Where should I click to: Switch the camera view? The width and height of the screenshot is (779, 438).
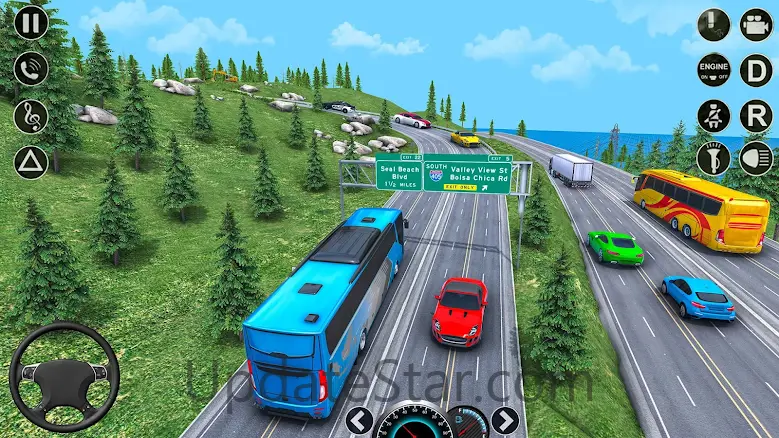click(x=756, y=24)
